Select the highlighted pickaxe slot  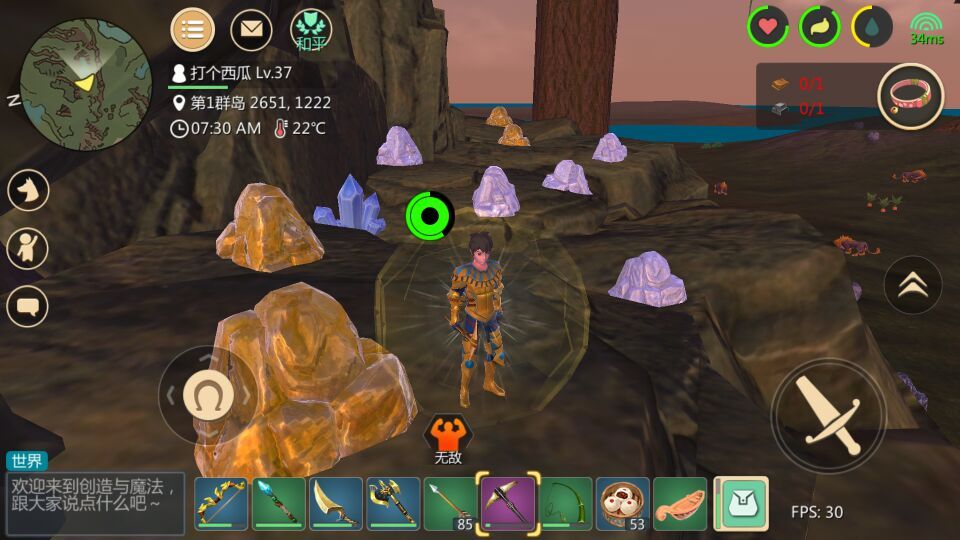click(x=508, y=501)
